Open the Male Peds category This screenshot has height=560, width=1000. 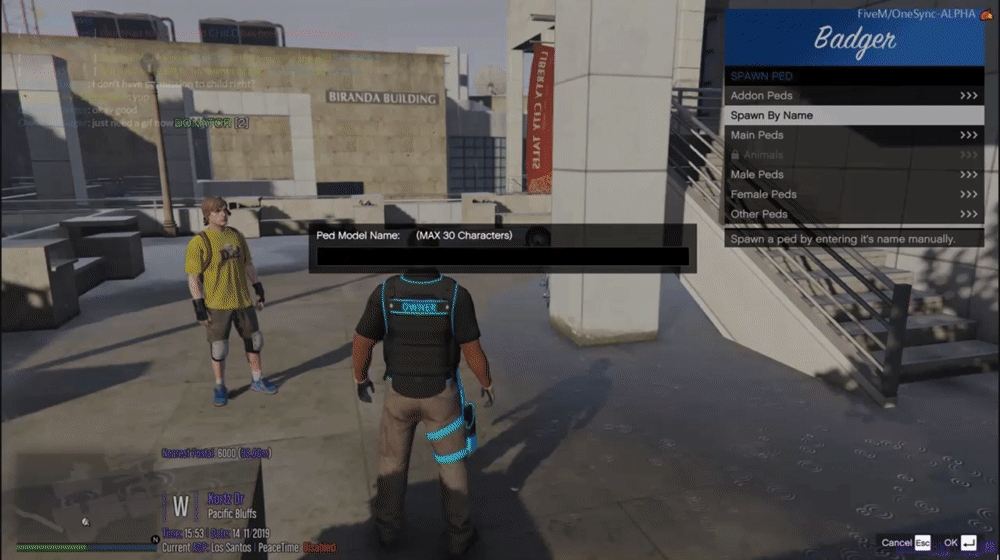853,175
